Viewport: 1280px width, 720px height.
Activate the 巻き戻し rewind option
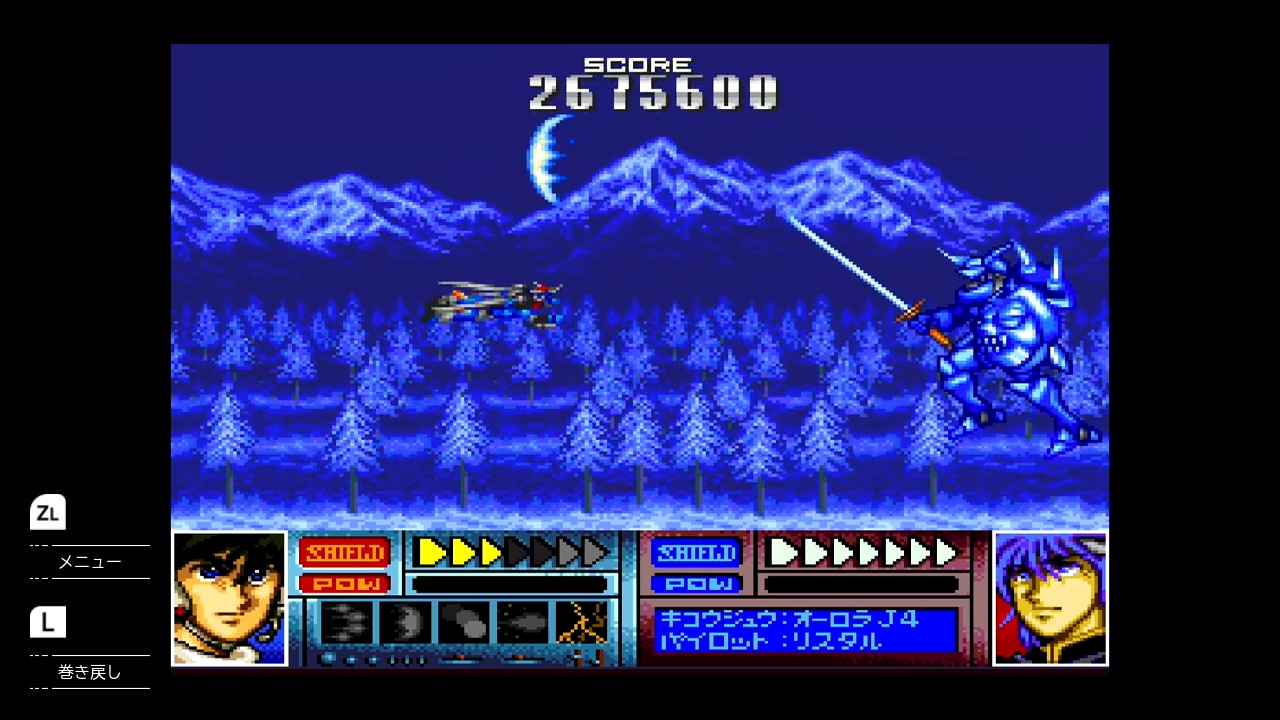tap(89, 672)
